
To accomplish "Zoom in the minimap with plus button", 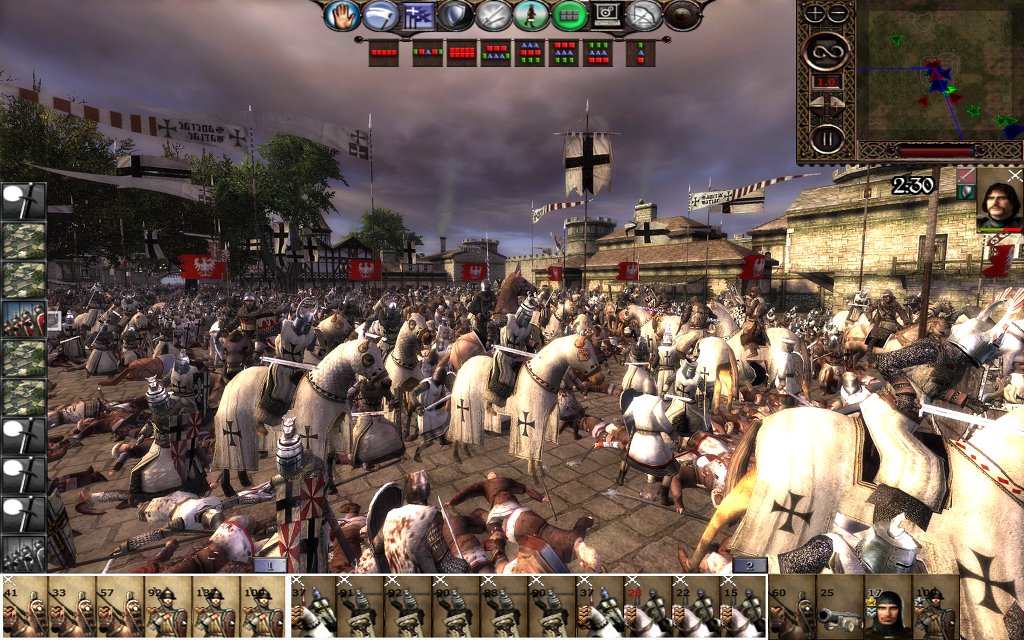I will pos(815,13).
